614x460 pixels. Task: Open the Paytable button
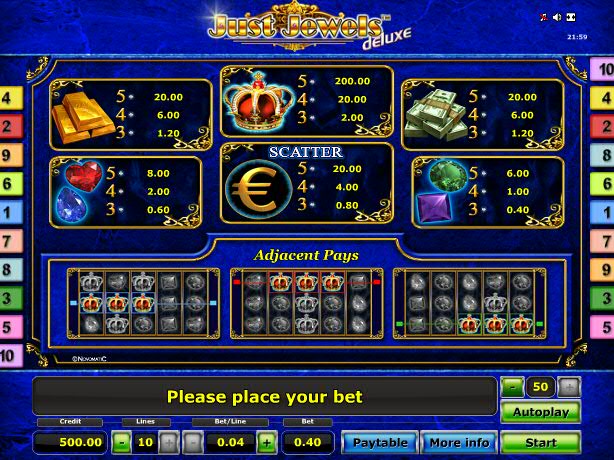(x=380, y=442)
